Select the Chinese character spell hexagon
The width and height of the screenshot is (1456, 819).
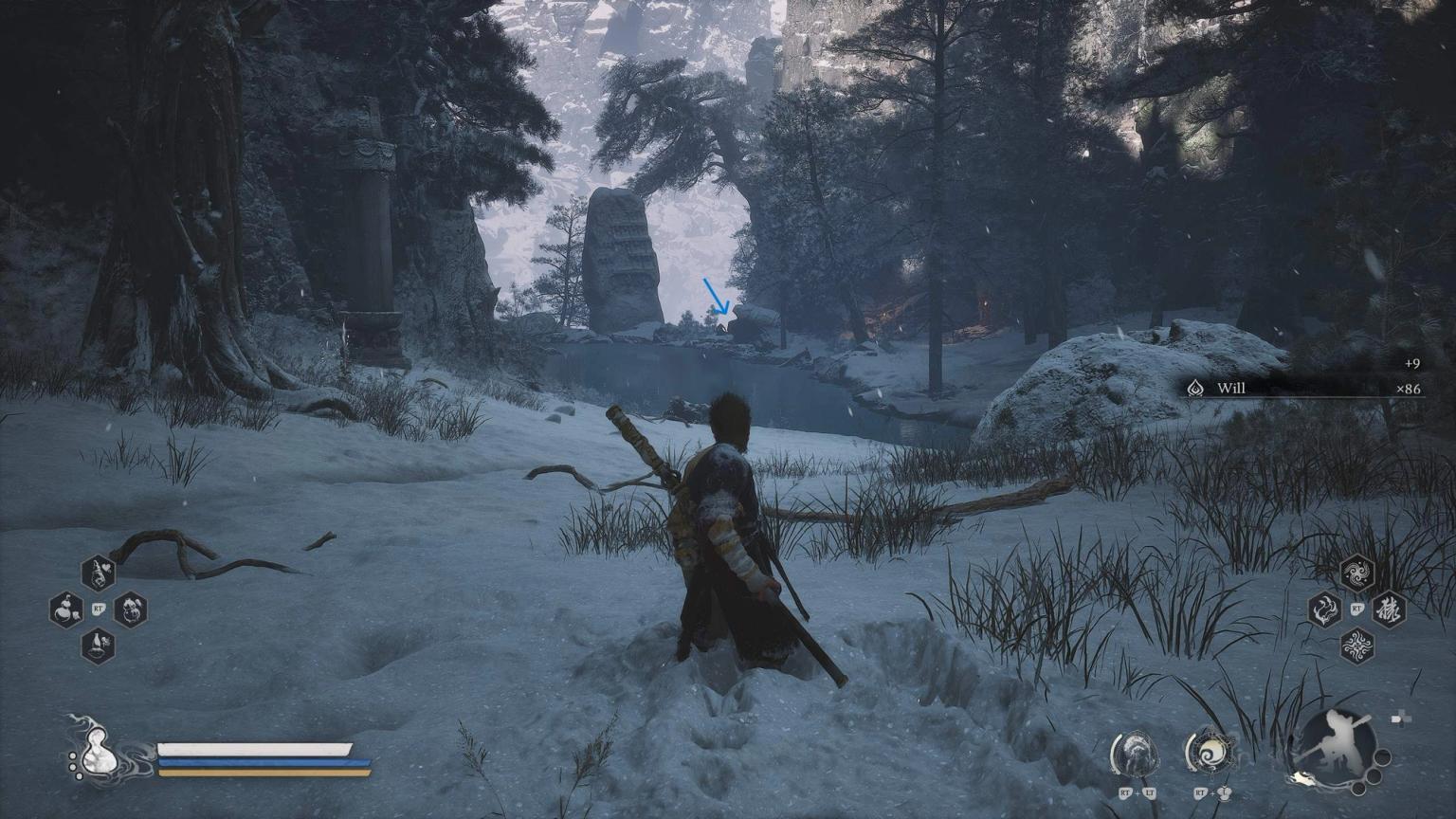(1390, 611)
